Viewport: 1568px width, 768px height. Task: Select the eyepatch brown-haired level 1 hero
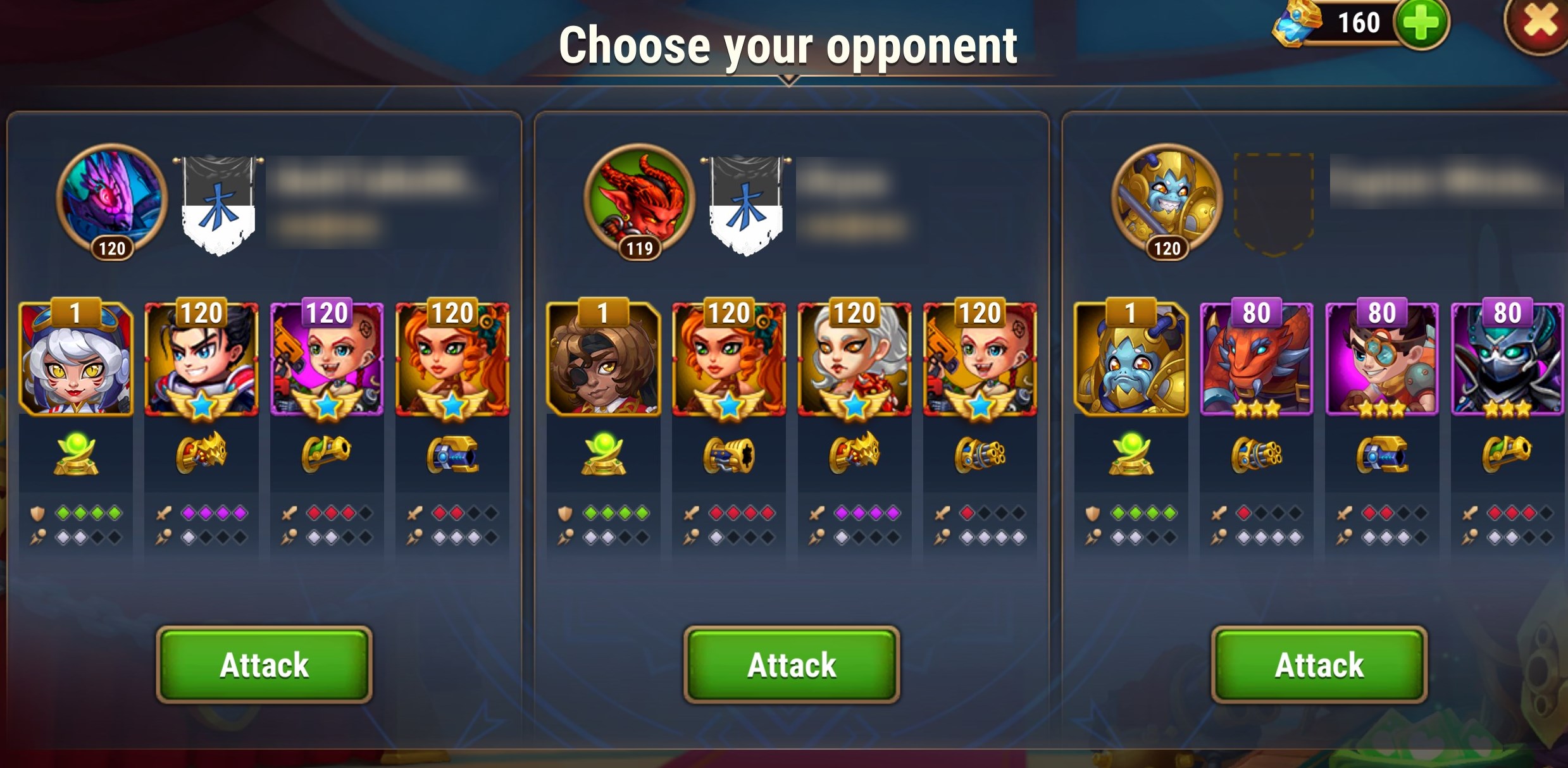click(x=603, y=359)
